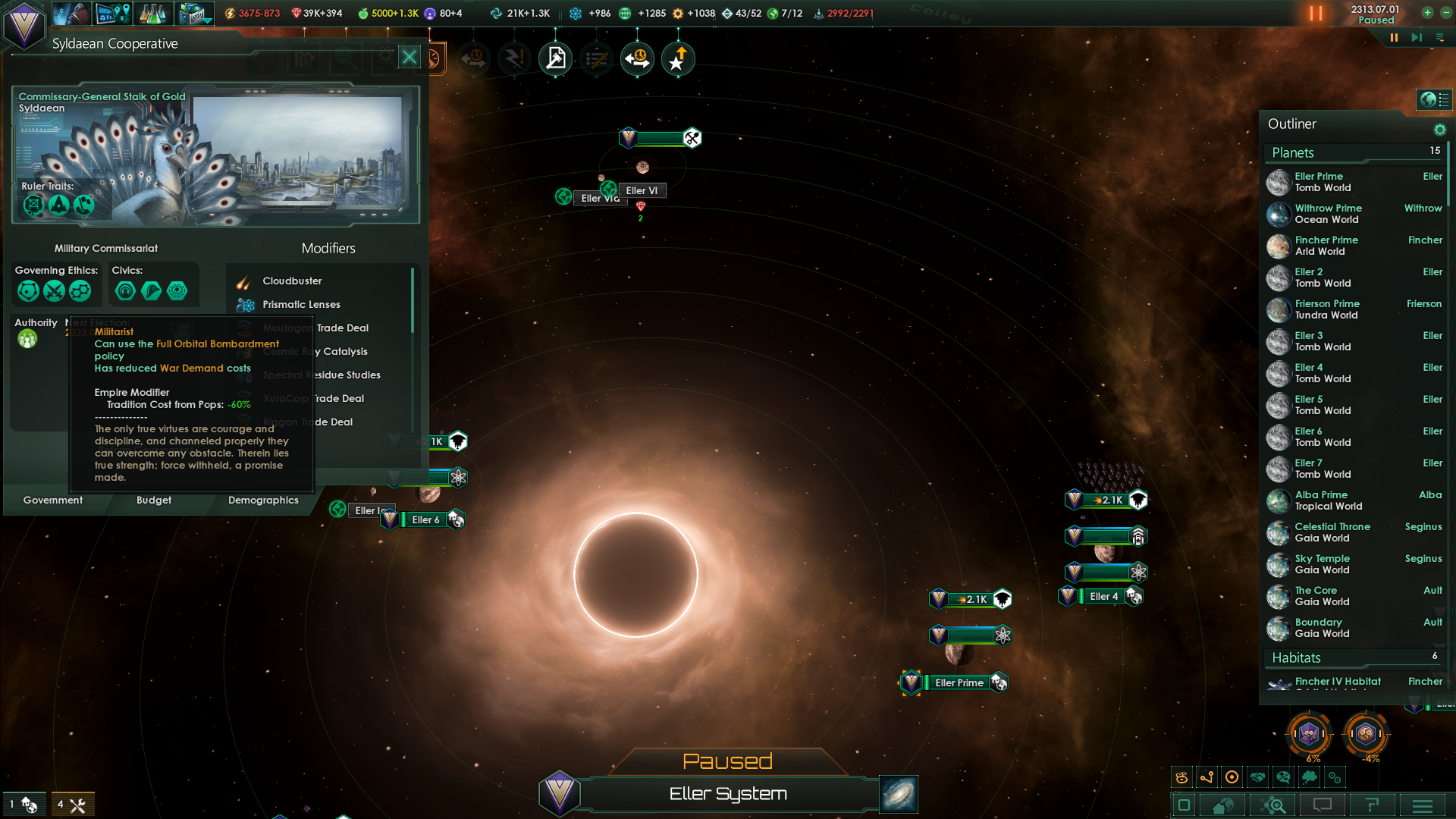Open the main menu hamburger button
Viewport: 1456px width, 819px height.
point(1423,805)
